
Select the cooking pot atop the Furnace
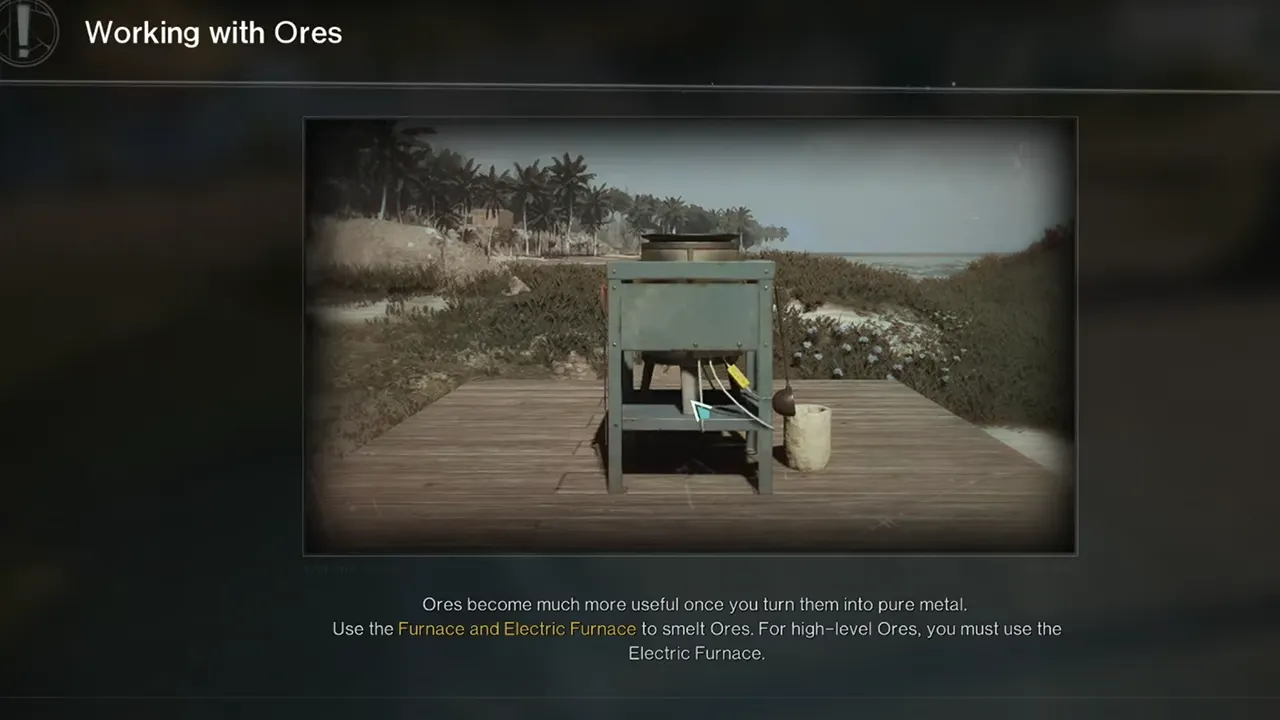pos(690,243)
